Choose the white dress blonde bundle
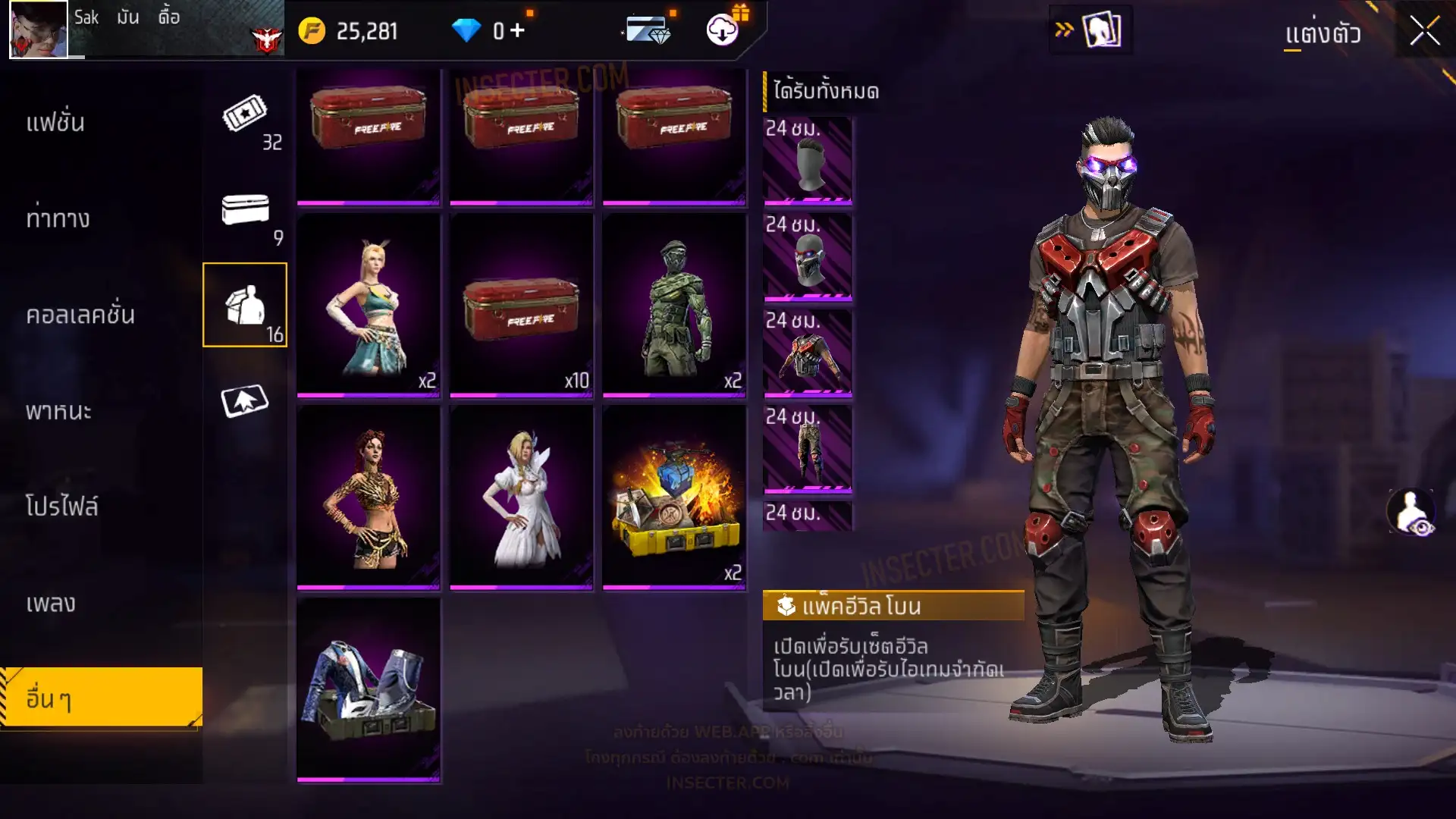 point(521,497)
